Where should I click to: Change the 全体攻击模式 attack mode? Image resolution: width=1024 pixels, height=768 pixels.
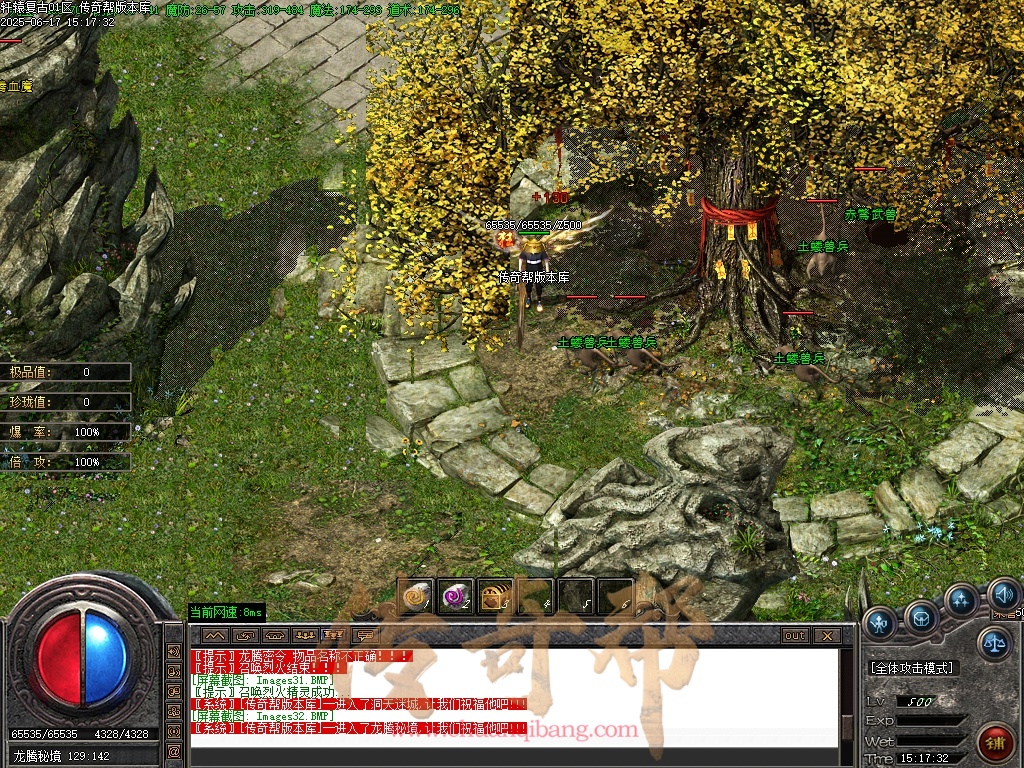pos(911,667)
